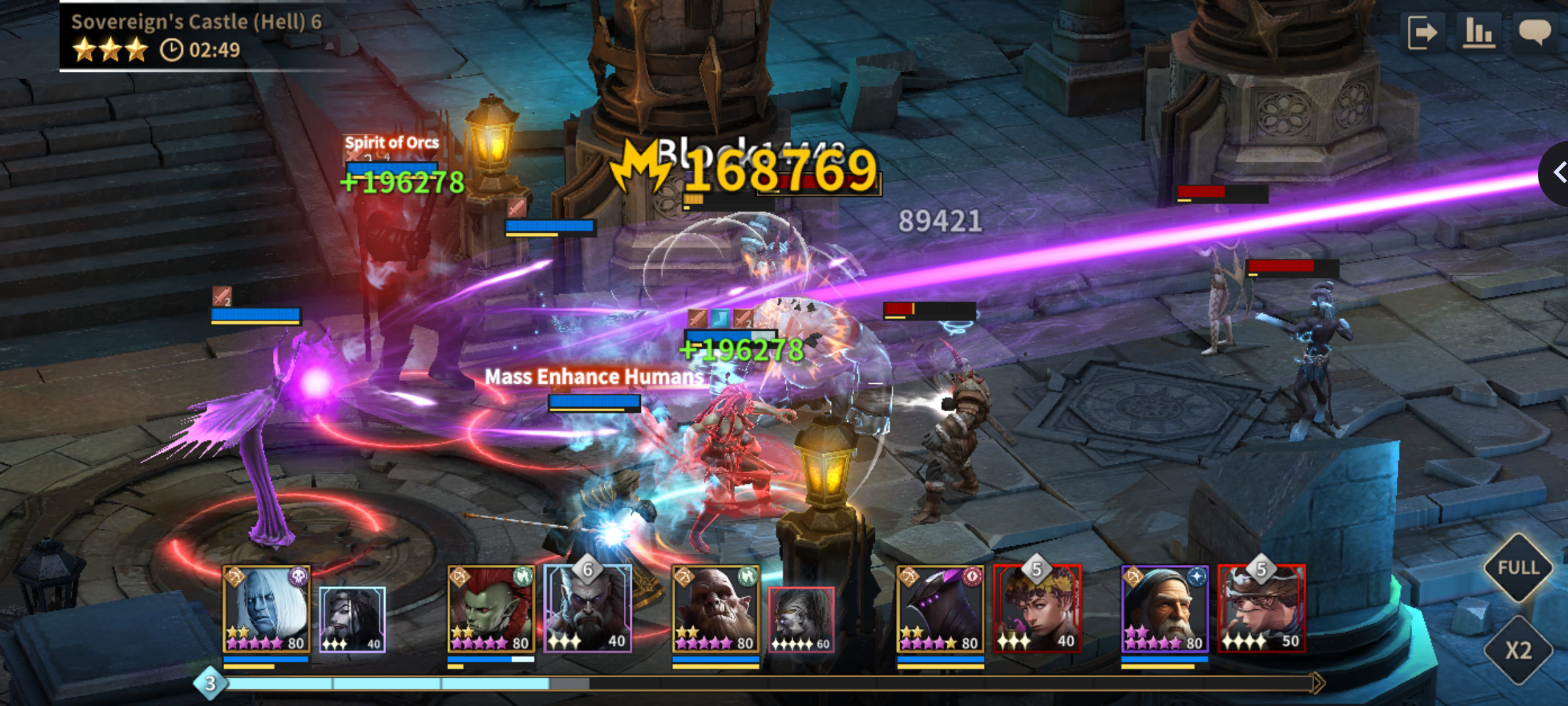Exit the battle via the door arrow icon
Screen dimensions: 1568x706
tap(1422, 33)
